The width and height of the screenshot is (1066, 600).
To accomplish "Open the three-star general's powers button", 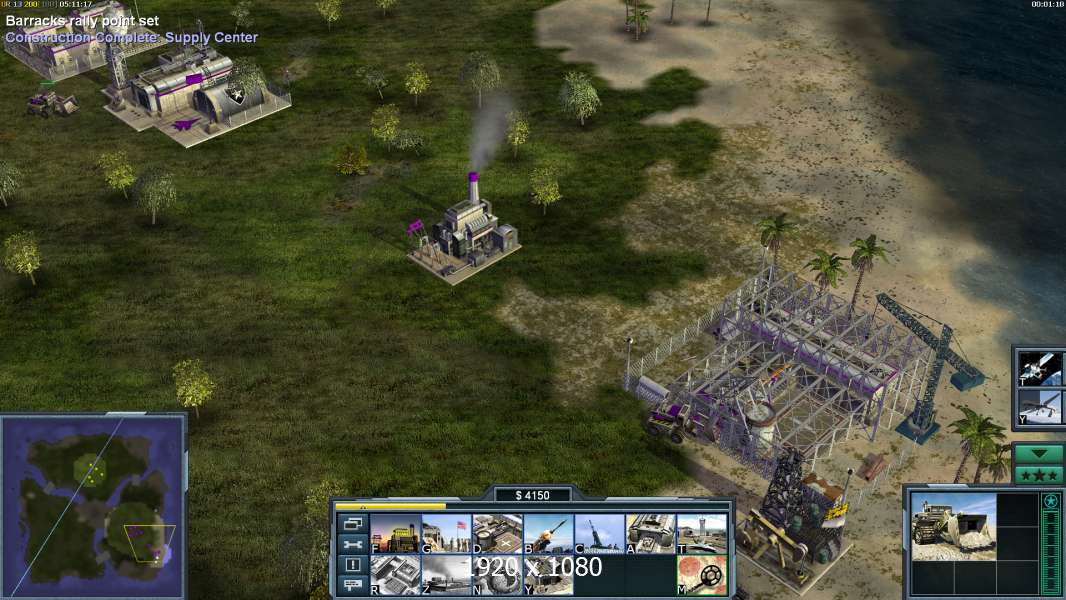I will pyautogui.click(x=1038, y=474).
